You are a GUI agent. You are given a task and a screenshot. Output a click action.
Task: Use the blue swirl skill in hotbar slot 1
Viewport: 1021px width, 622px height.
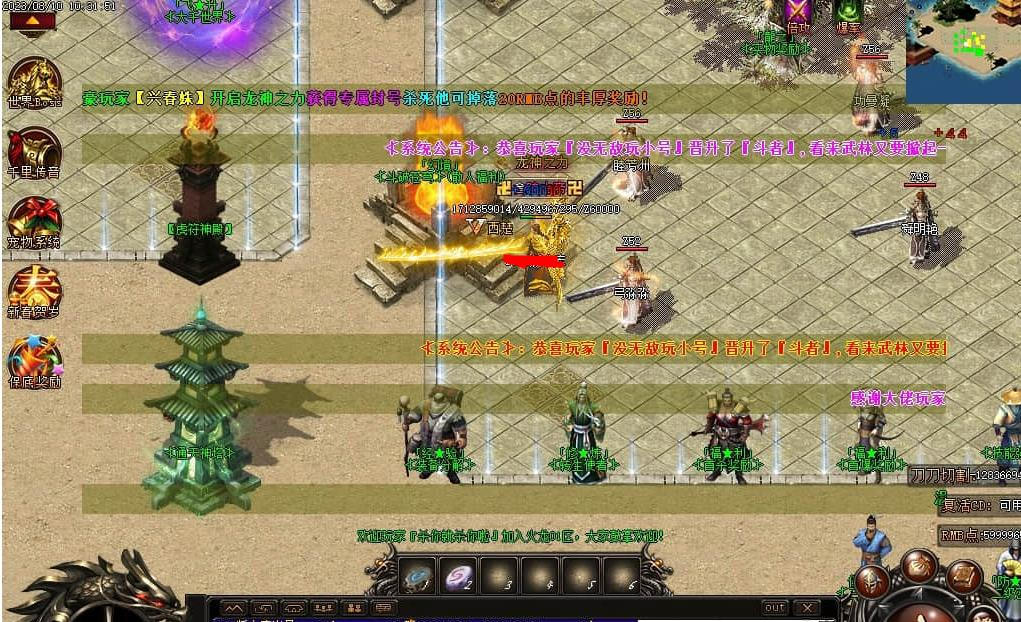click(416, 575)
